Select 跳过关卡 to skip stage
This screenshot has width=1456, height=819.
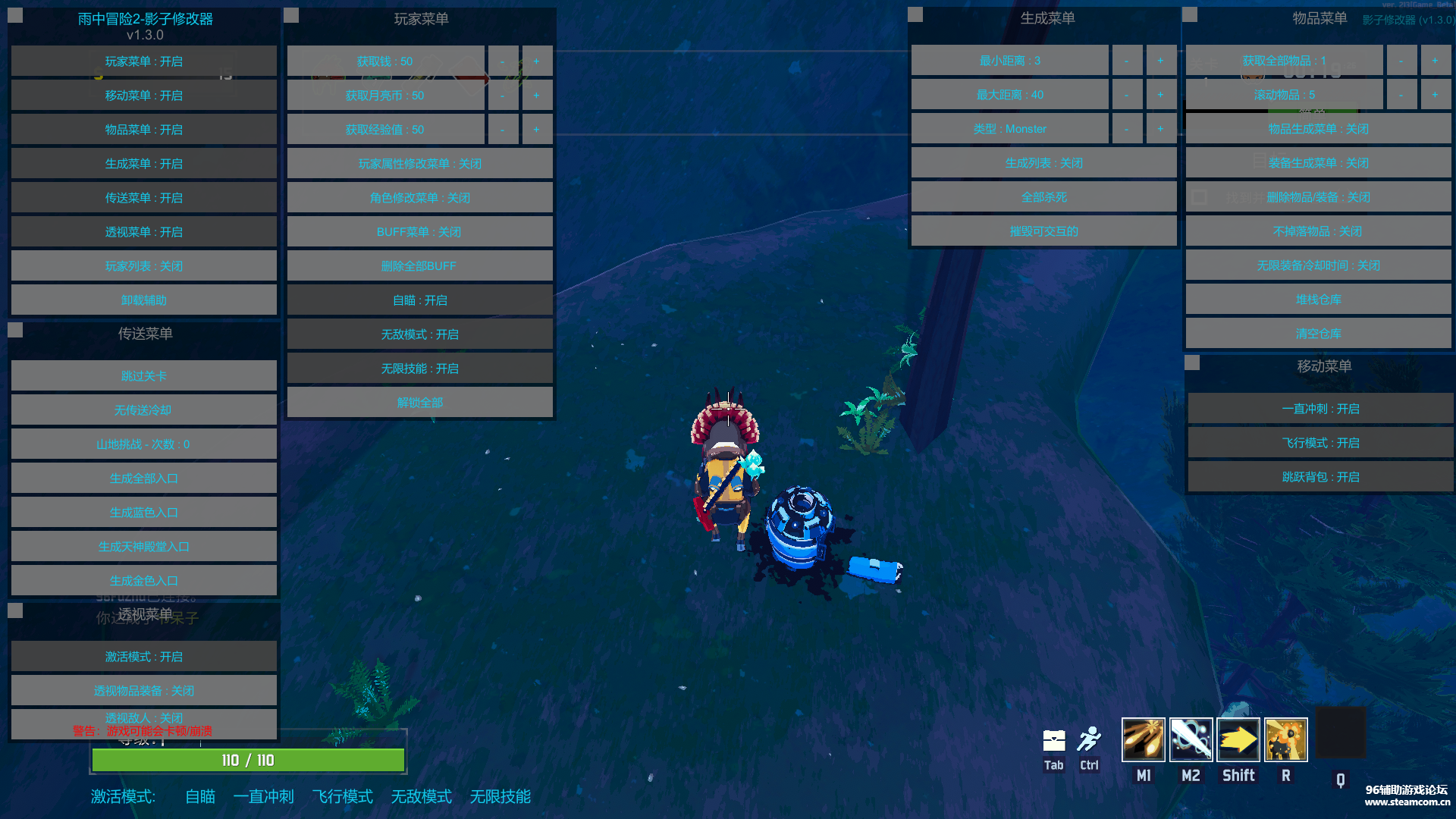(x=143, y=376)
